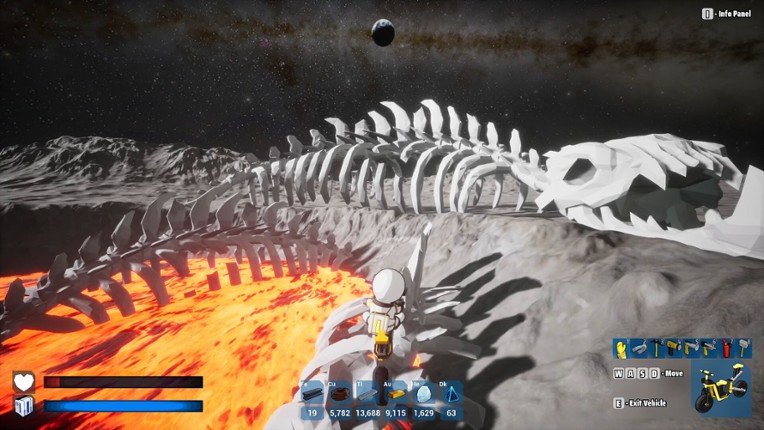Select the blue pyramid crystal resource
764x430 pixels.
pos(451,395)
